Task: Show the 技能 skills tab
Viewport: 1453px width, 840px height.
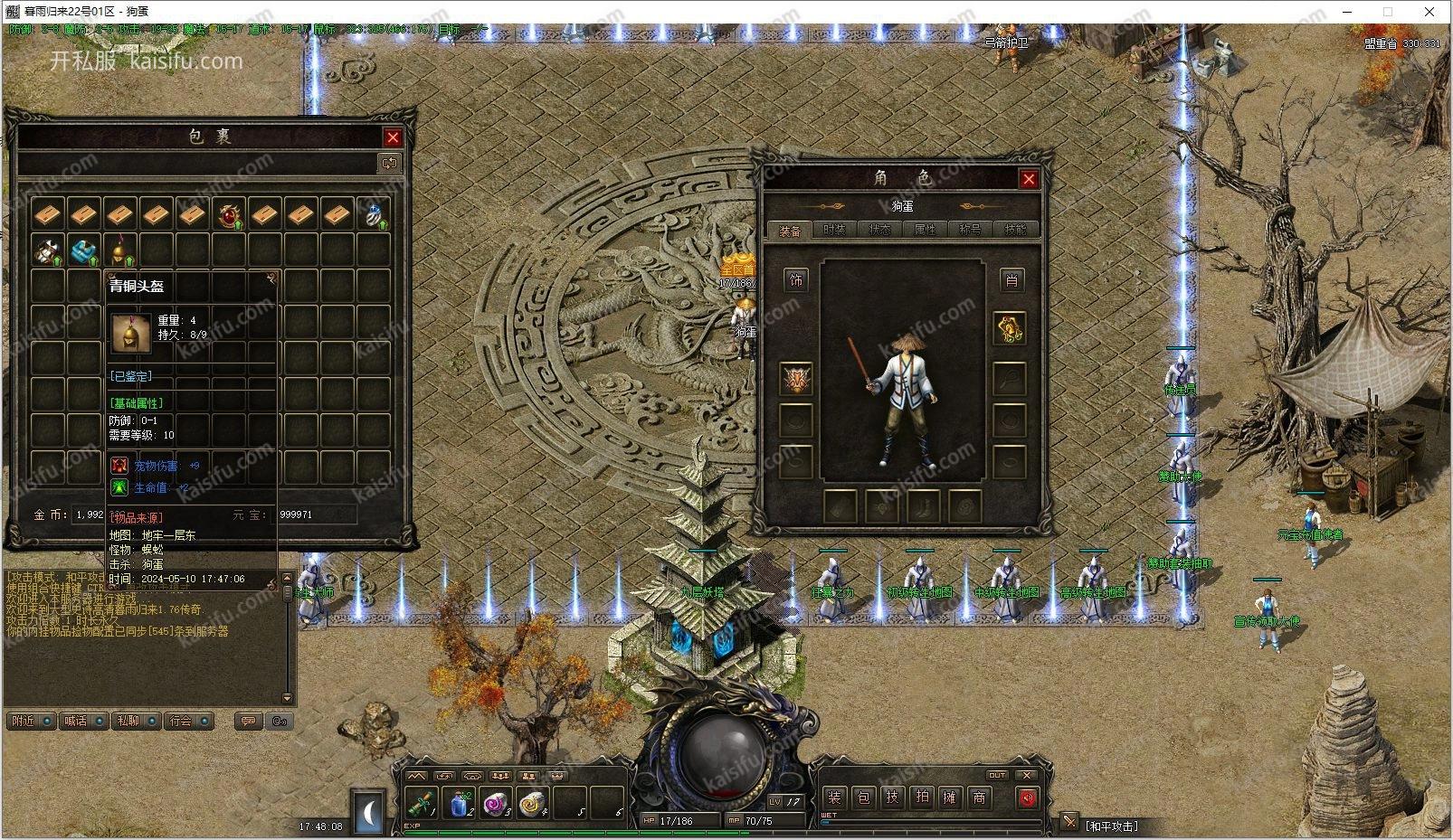Action: 1015,230
